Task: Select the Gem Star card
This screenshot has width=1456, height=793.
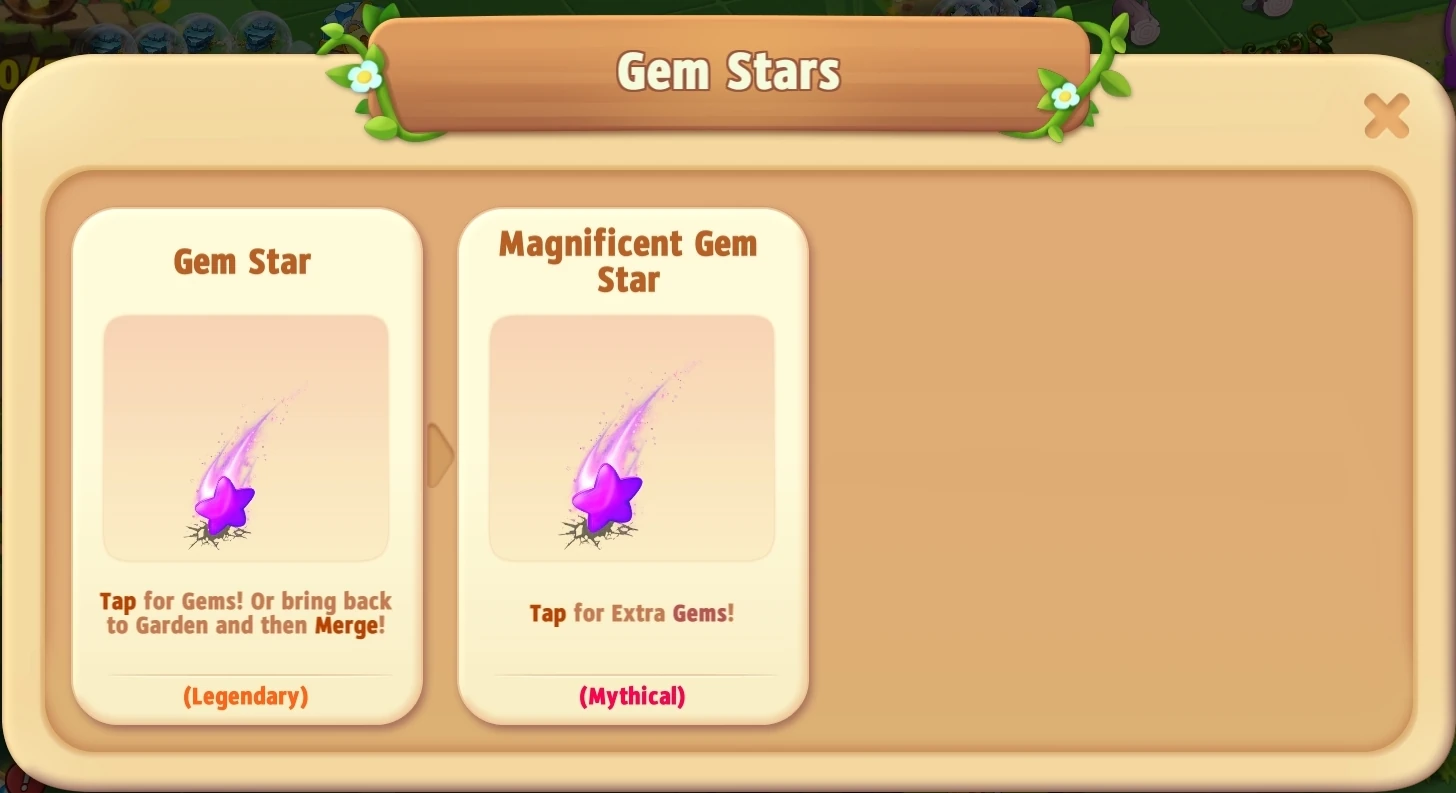Action: coord(246,465)
